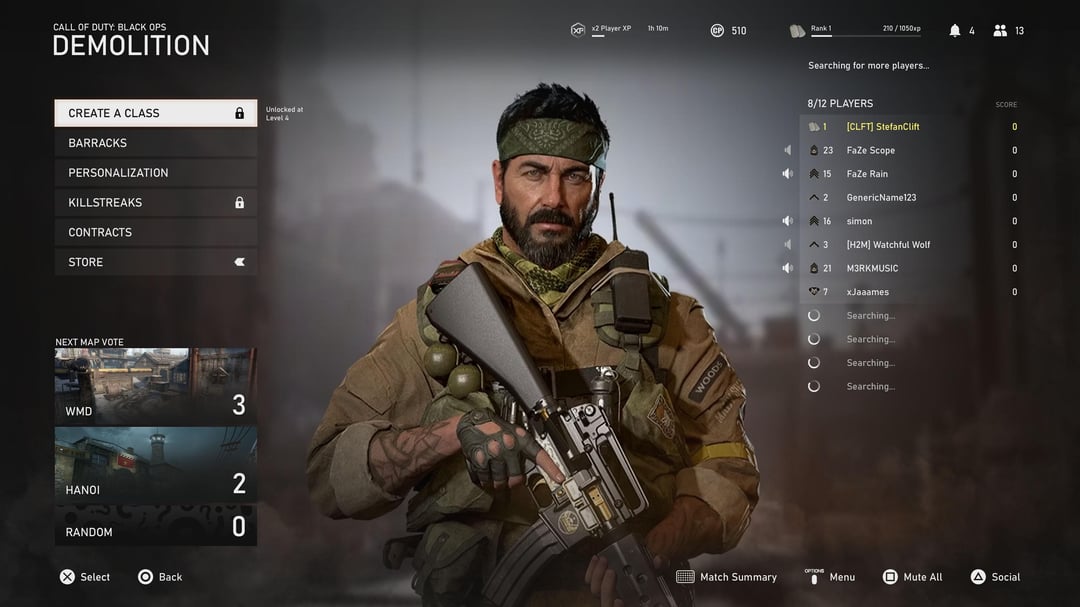
Task: Enter the Store
Action: coord(155,262)
